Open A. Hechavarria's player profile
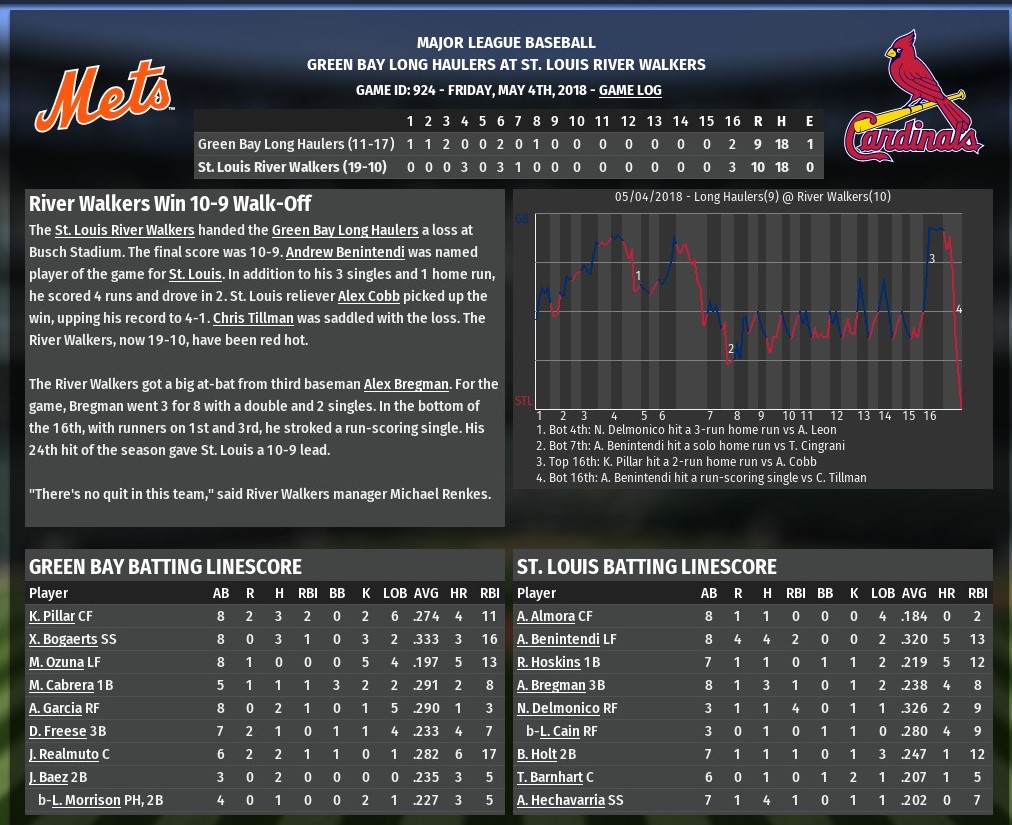Screen dimensions: 1012x825 [560, 800]
